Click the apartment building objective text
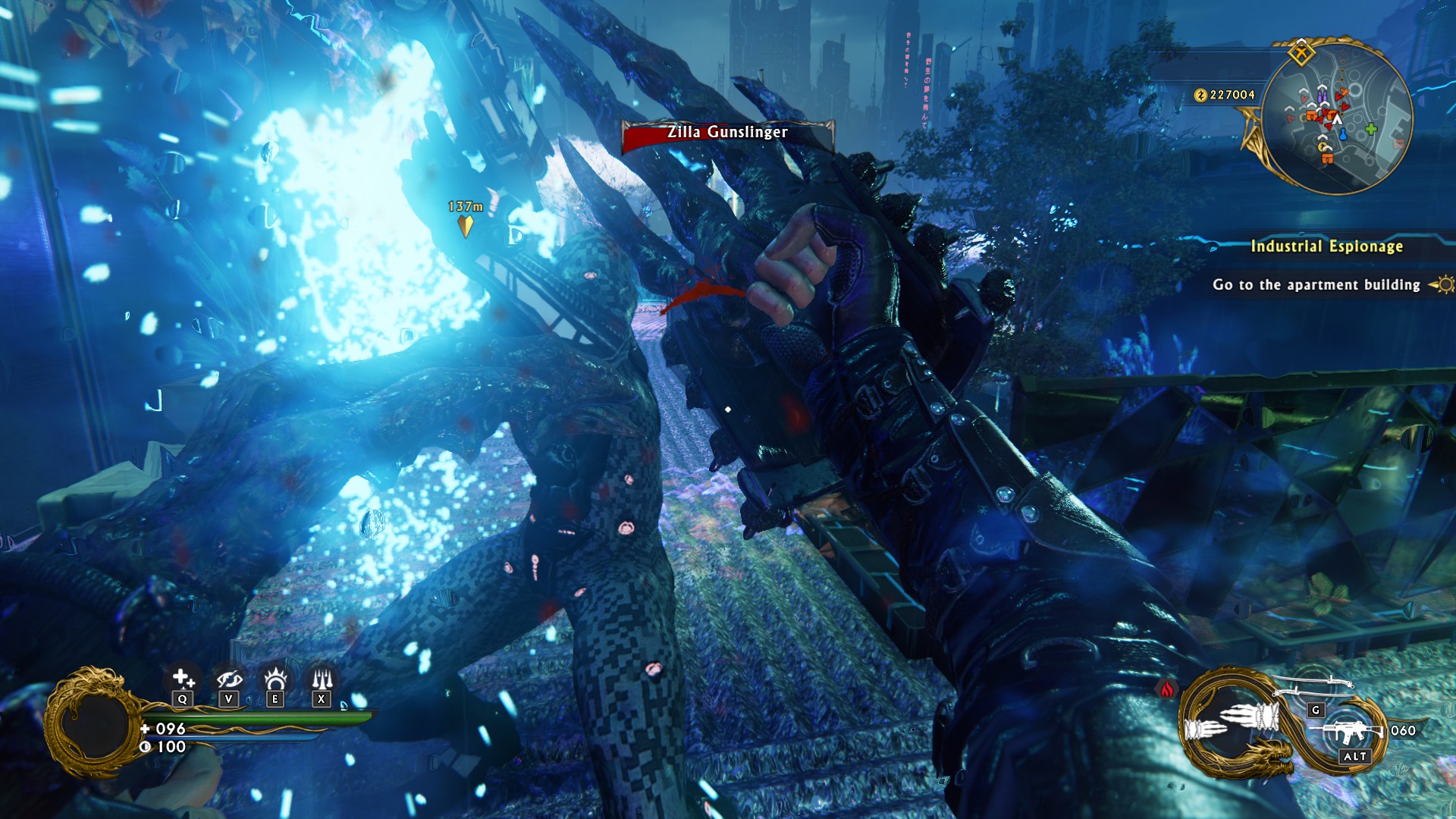The width and height of the screenshot is (1456, 819). [x=1316, y=285]
